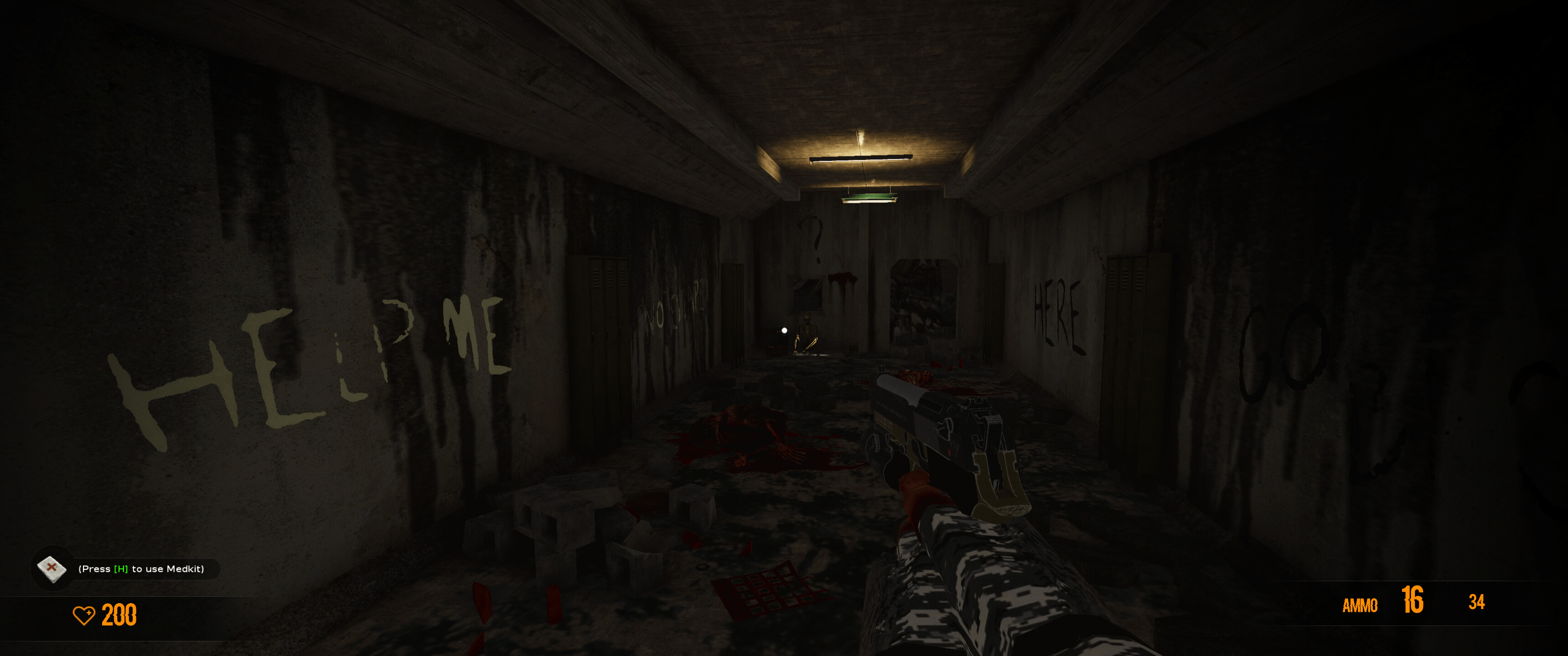Select the heart icon beside the health counter
The height and width of the screenshot is (656, 1568).
[x=85, y=616]
